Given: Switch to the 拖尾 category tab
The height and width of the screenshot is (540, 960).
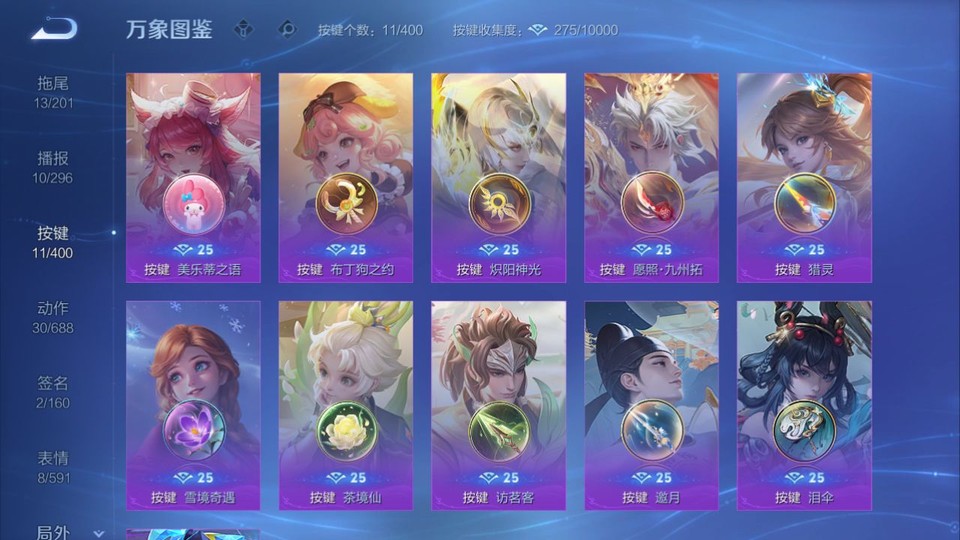Looking at the screenshot, I should (x=53, y=92).
